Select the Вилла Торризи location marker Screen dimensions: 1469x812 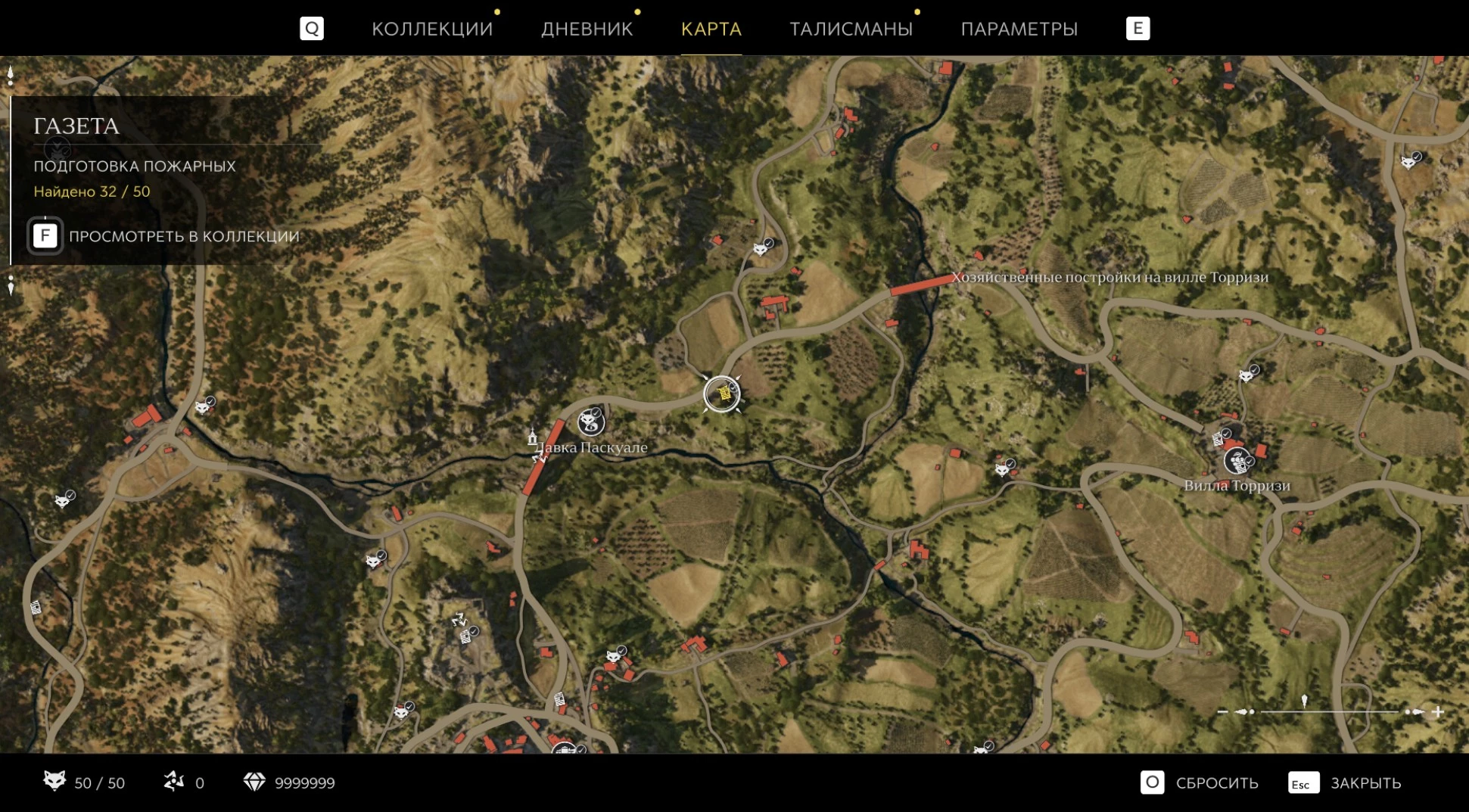pyautogui.click(x=1237, y=460)
